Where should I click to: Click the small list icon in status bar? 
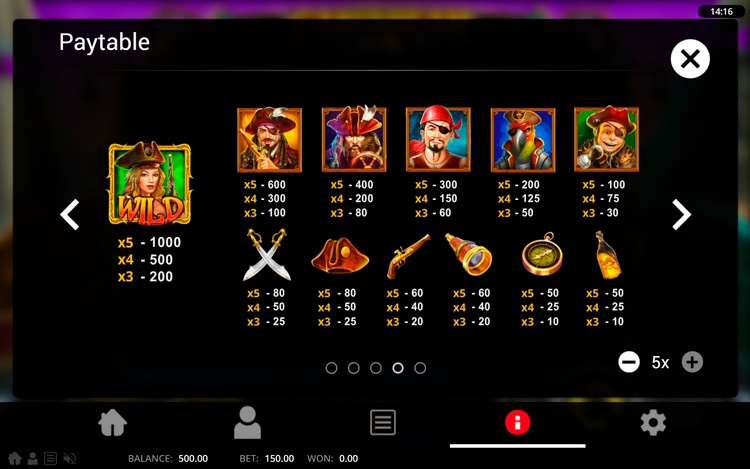[x=50, y=459]
